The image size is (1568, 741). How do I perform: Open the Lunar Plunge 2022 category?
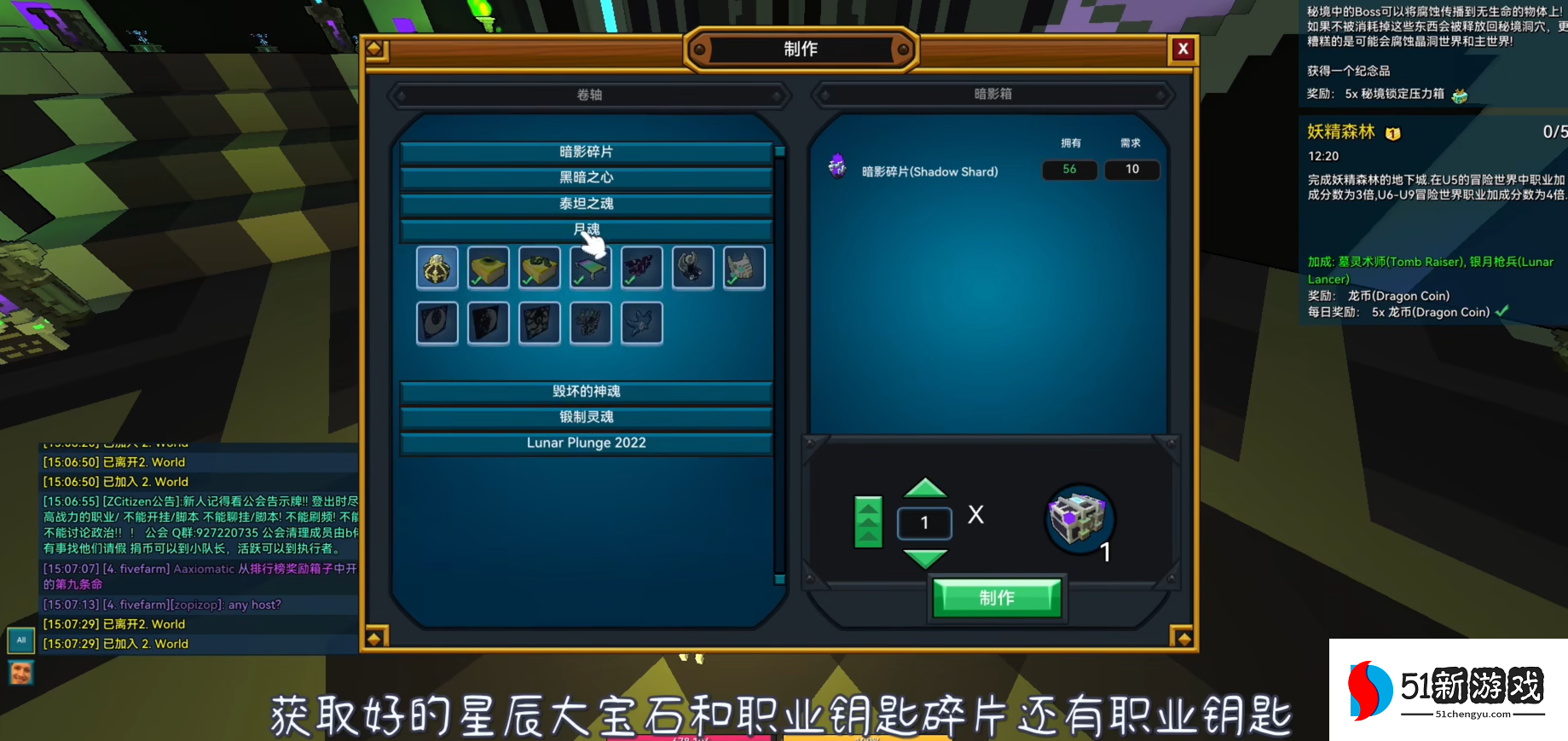pyautogui.click(x=587, y=443)
